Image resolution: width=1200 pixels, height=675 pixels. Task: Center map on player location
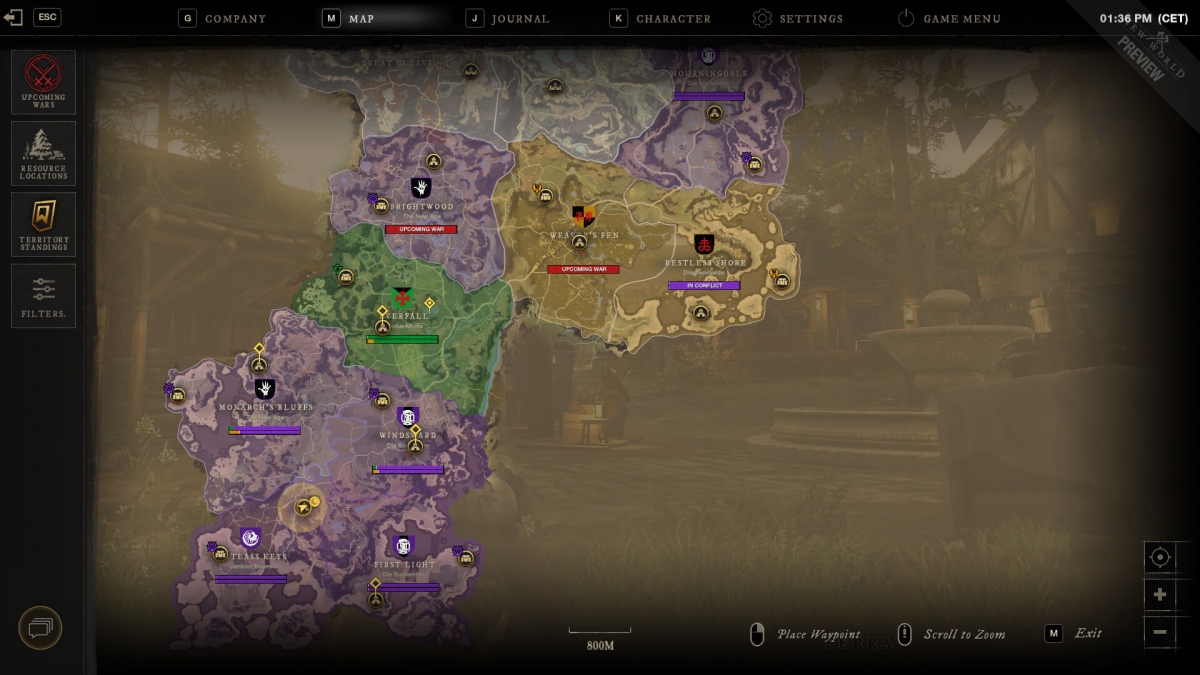pyautogui.click(x=1160, y=557)
